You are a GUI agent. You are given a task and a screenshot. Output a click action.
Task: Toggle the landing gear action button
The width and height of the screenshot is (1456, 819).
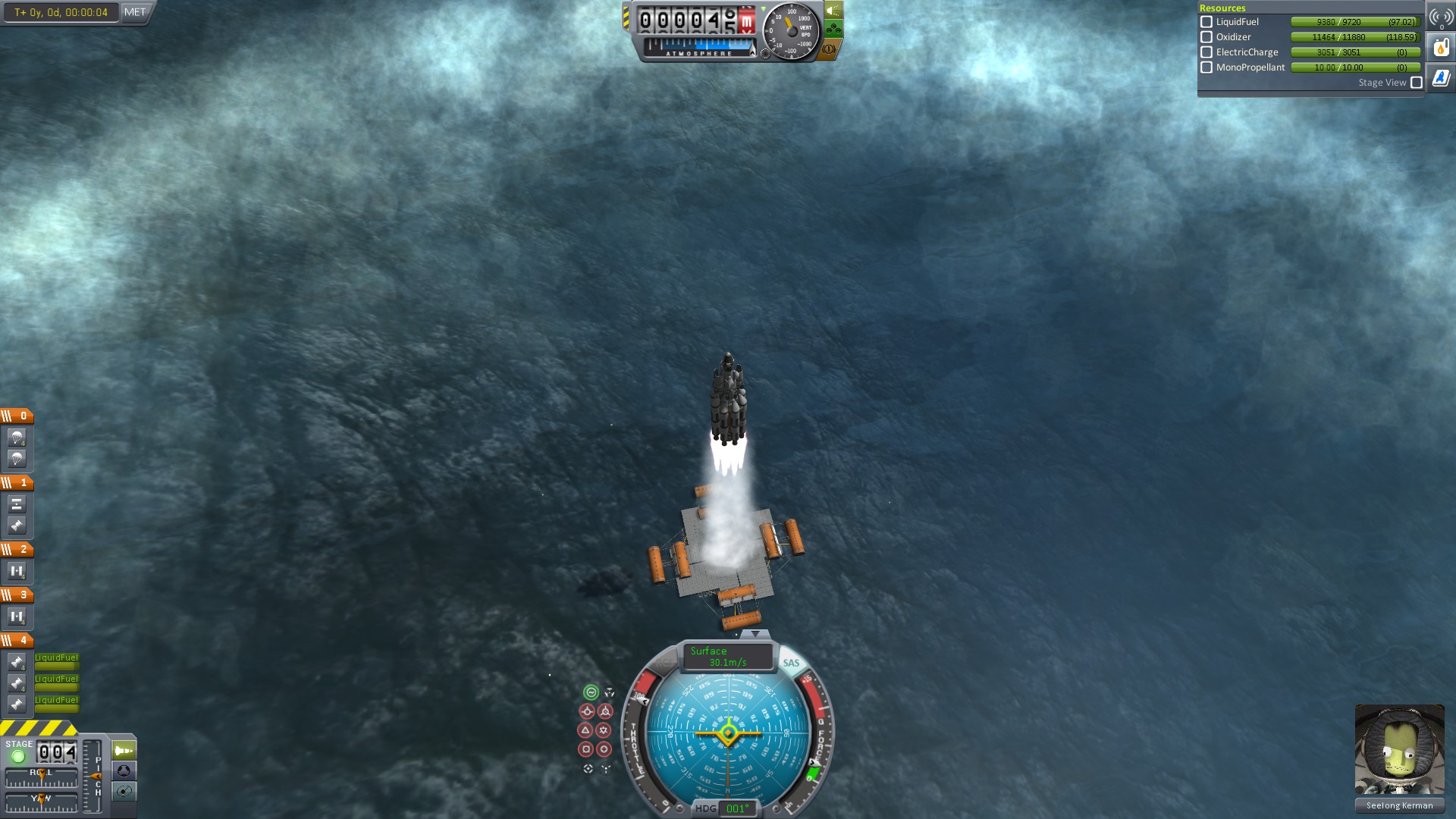[833, 30]
